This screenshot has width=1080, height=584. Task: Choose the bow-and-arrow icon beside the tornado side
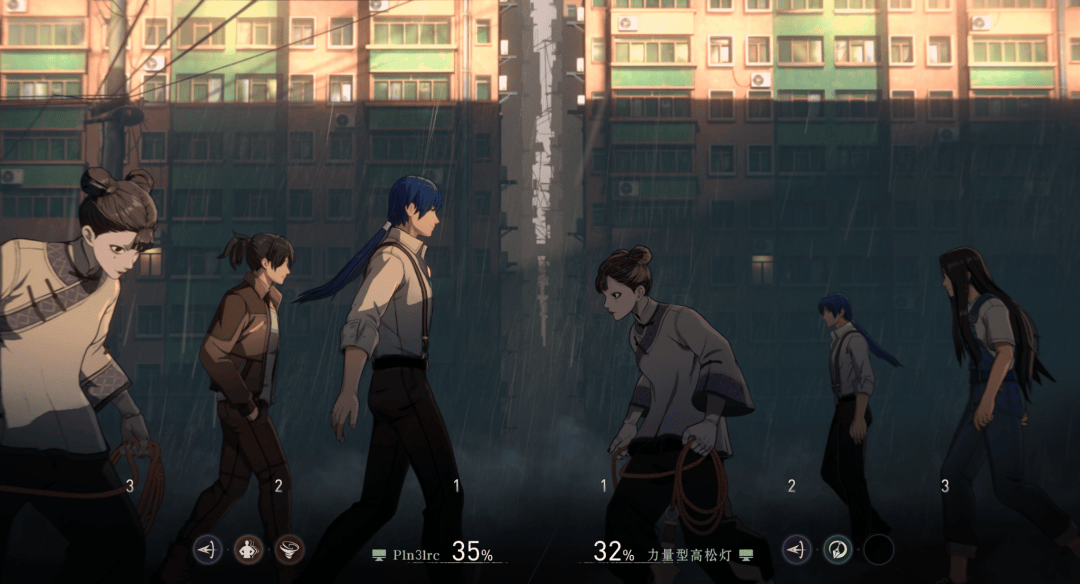tap(207, 549)
